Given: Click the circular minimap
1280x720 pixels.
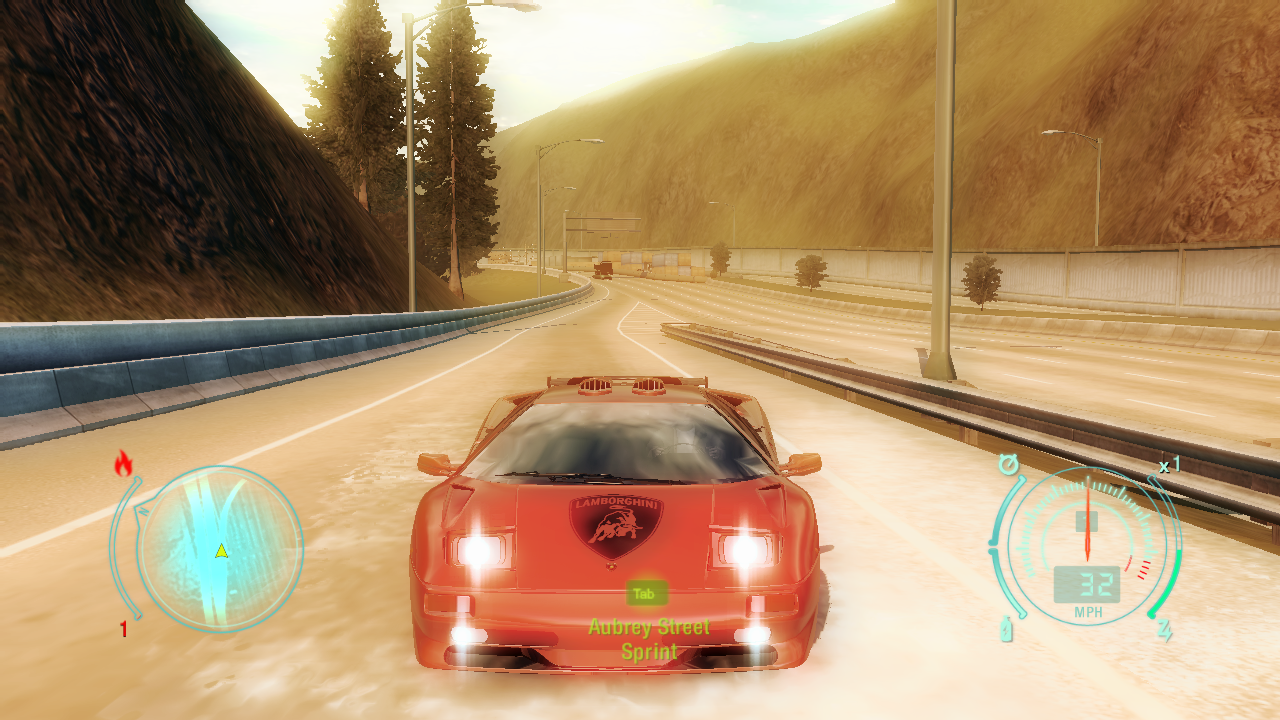Looking at the screenshot, I should click(x=220, y=548).
